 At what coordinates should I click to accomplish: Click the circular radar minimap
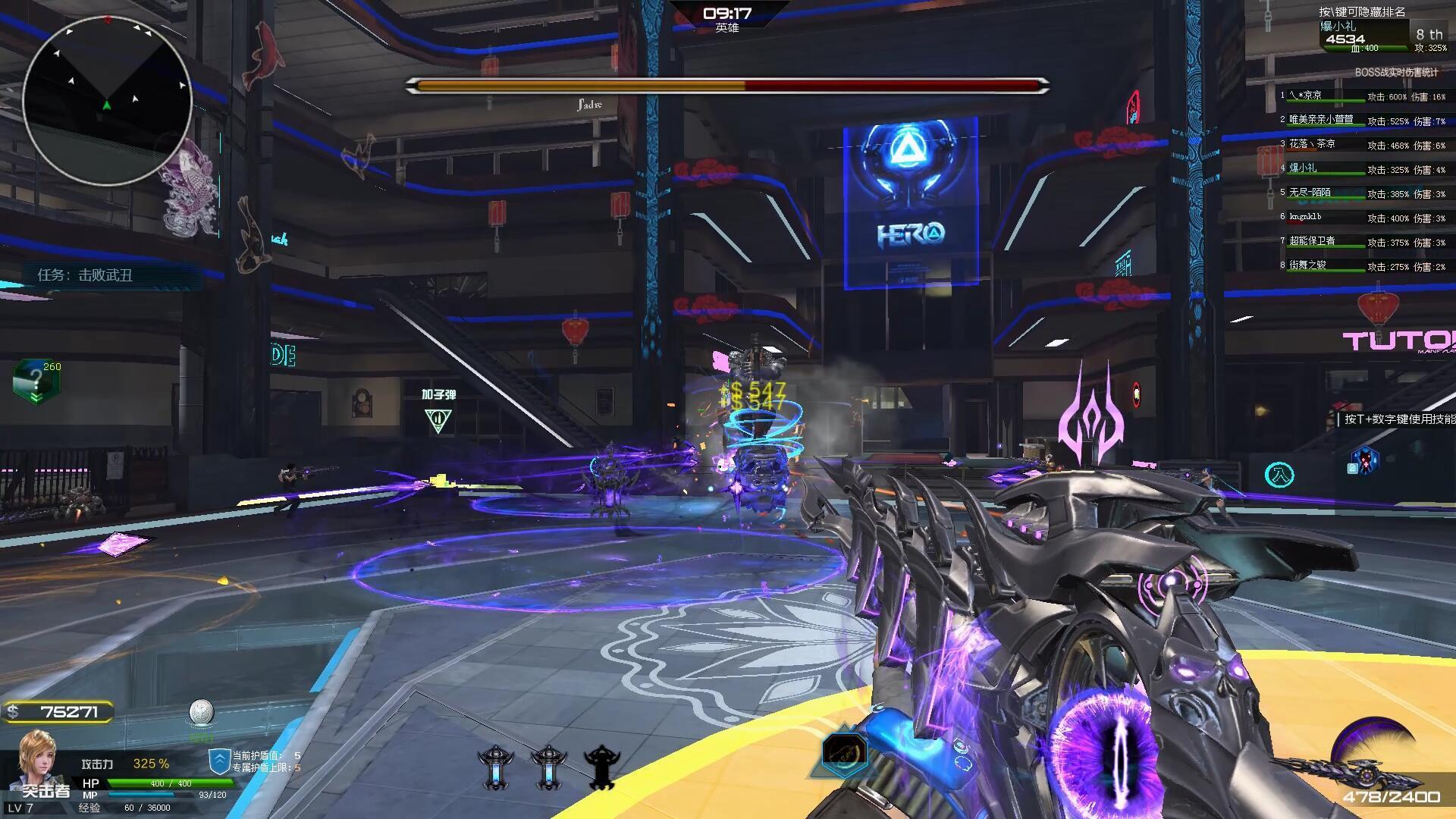(x=107, y=99)
